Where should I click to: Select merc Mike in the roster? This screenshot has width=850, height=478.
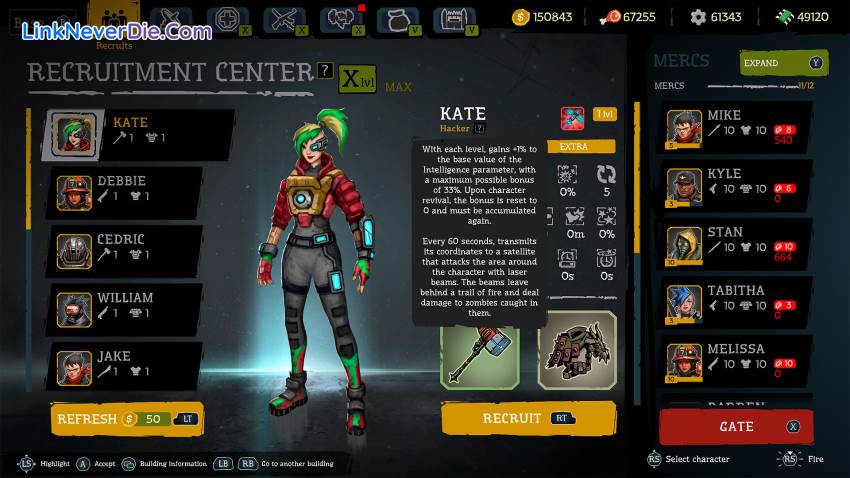pos(735,127)
